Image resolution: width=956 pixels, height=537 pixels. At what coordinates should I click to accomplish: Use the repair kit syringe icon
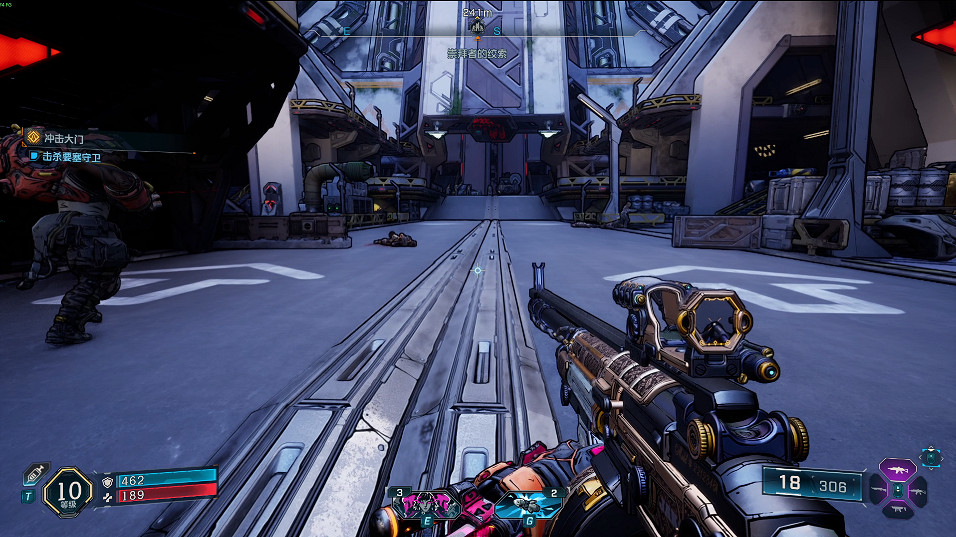[32, 473]
